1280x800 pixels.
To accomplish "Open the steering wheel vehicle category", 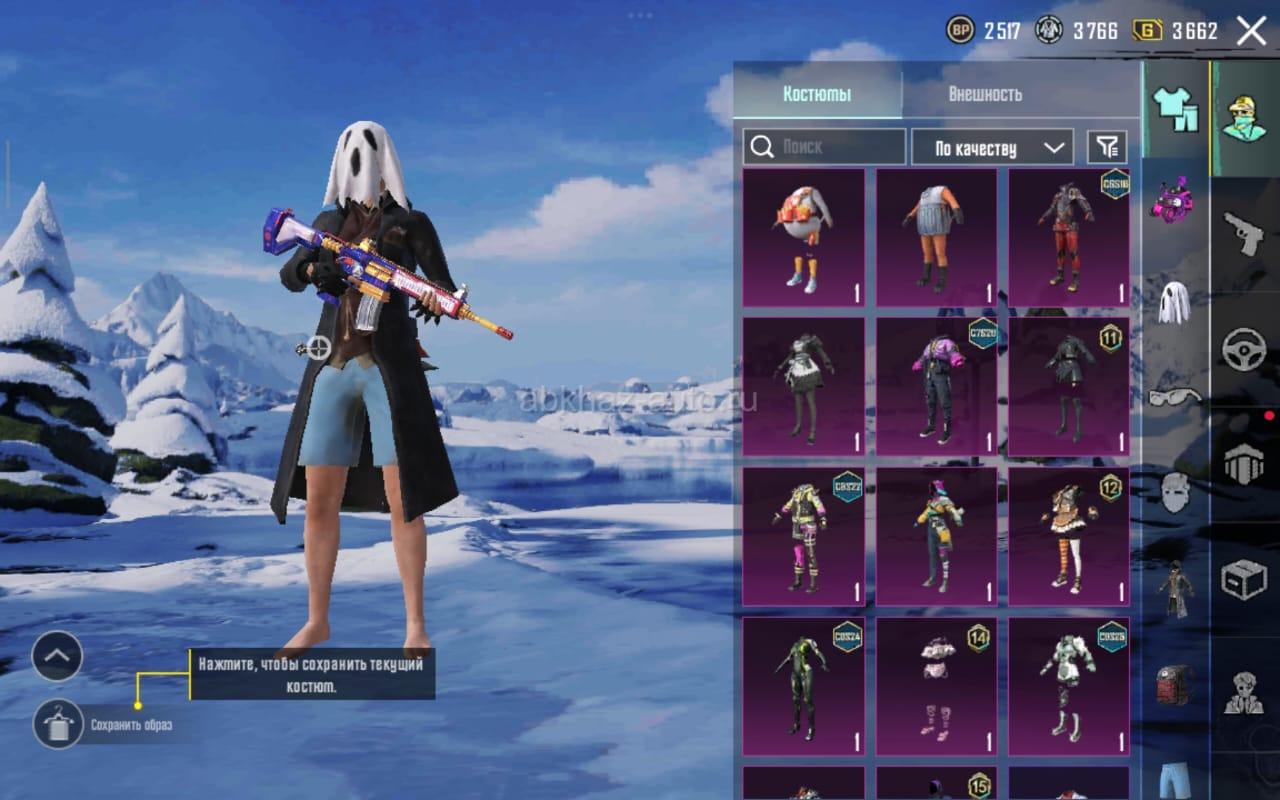I will point(1244,349).
